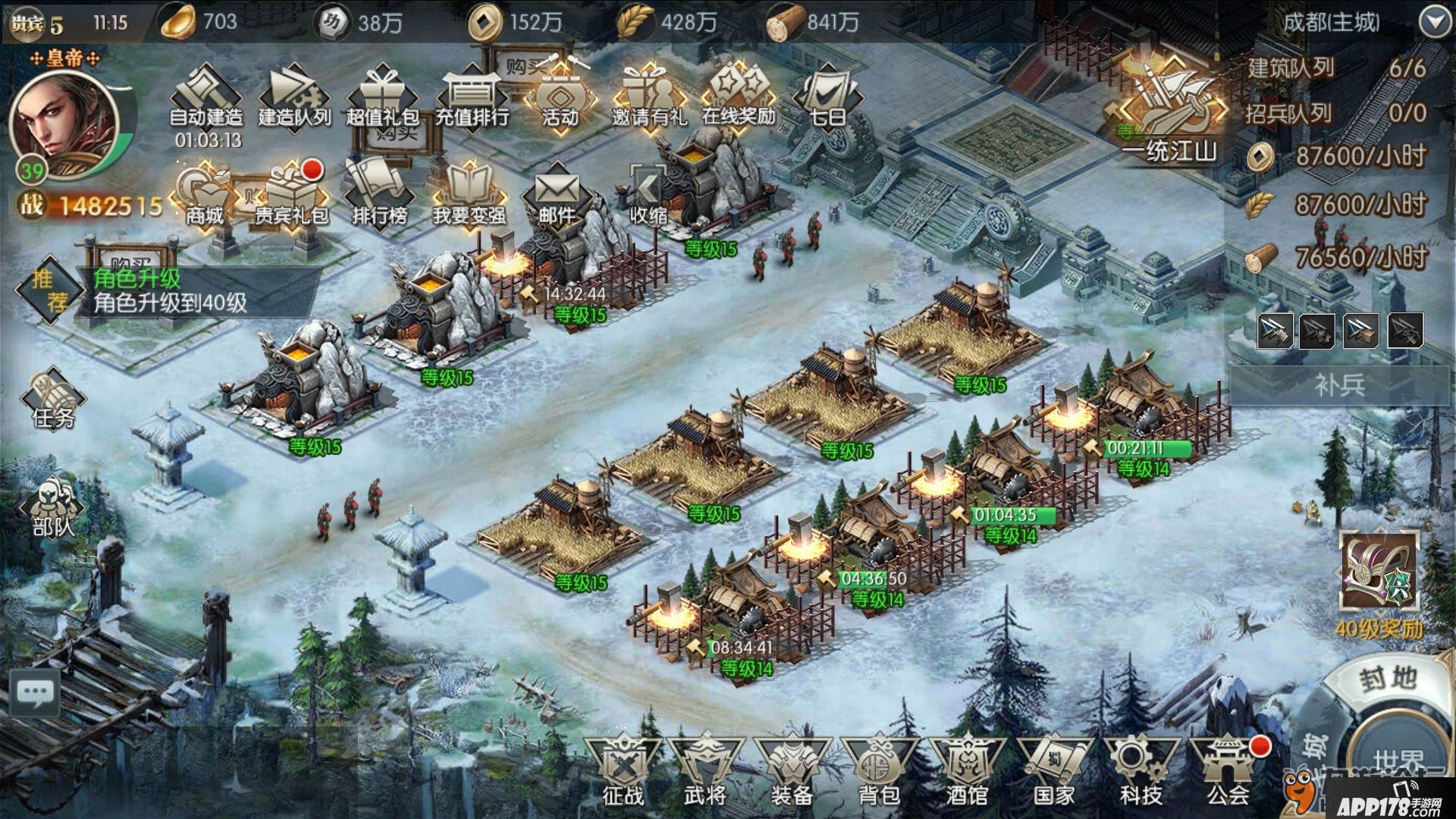Expand the 成都(主城) city dropdown arrow

pyautogui.click(x=1435, y=23)
